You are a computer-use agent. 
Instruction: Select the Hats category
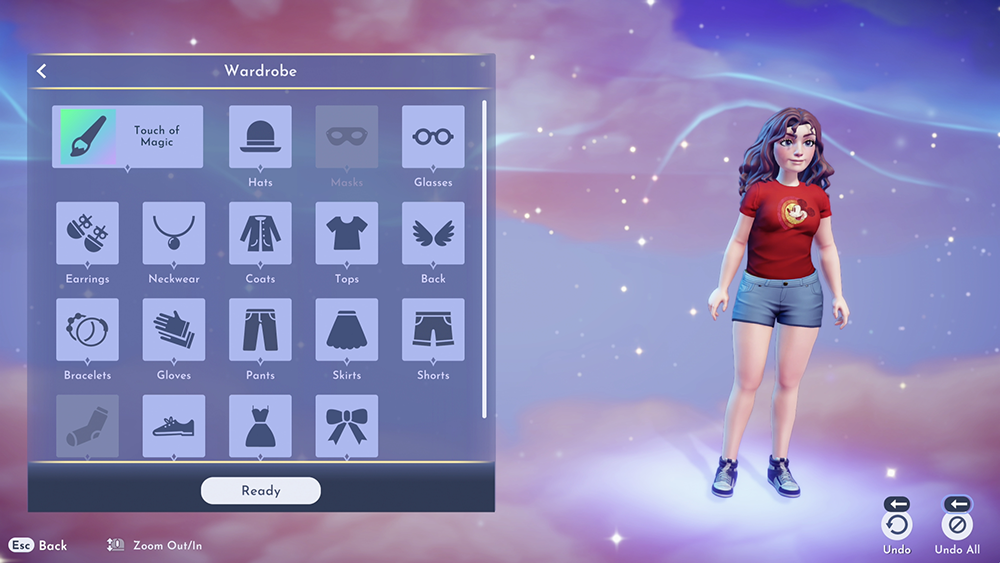[260, 137]
